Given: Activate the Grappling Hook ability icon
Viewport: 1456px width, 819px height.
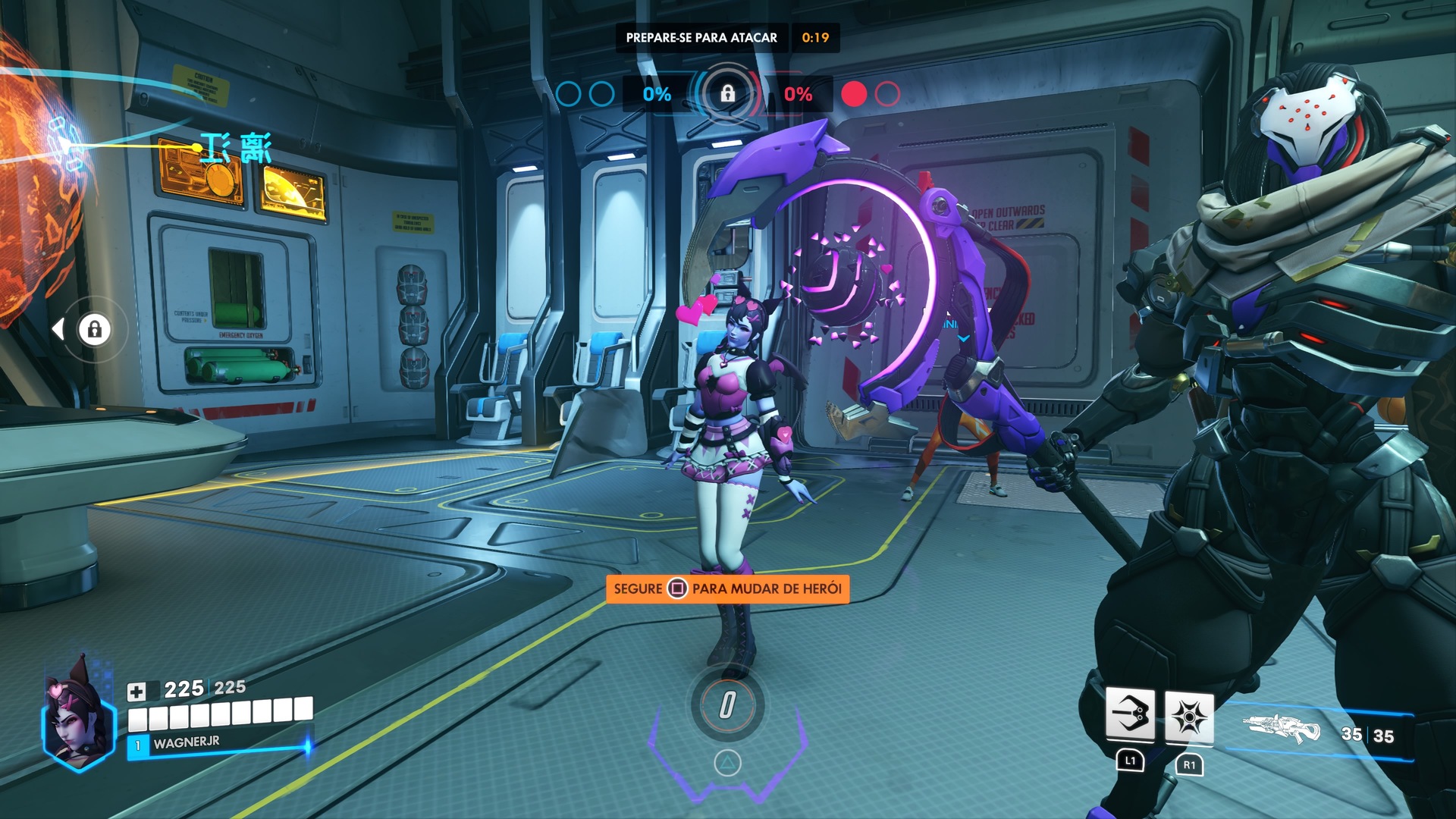Looking at the screenshot, I should point(1130,714).
